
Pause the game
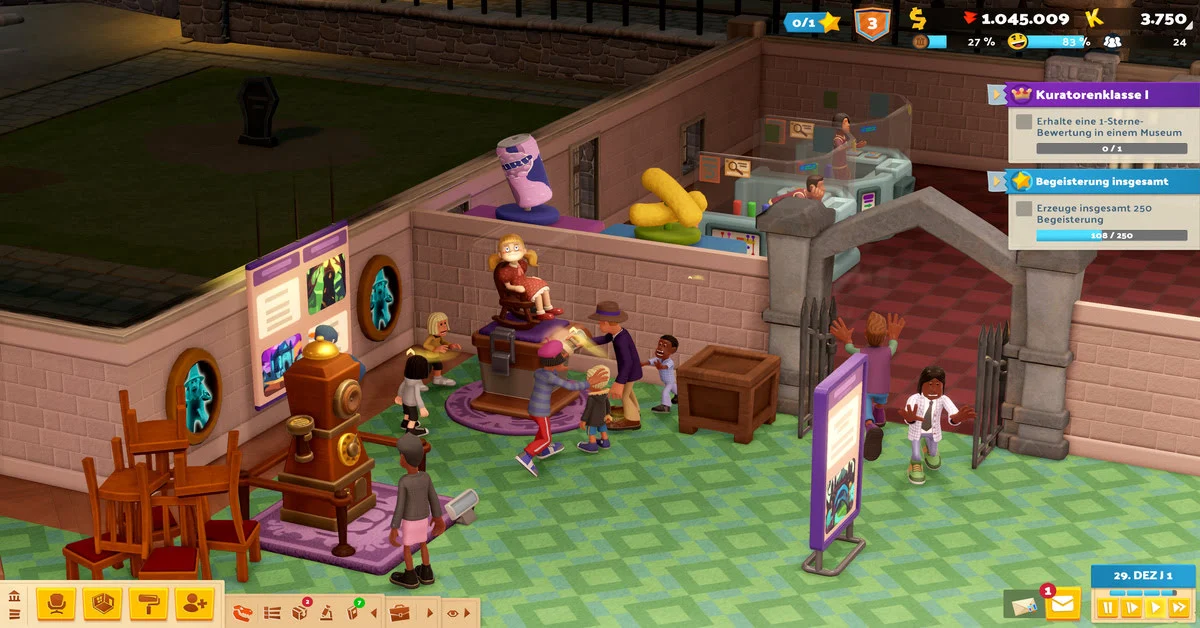pos(1107,606)
